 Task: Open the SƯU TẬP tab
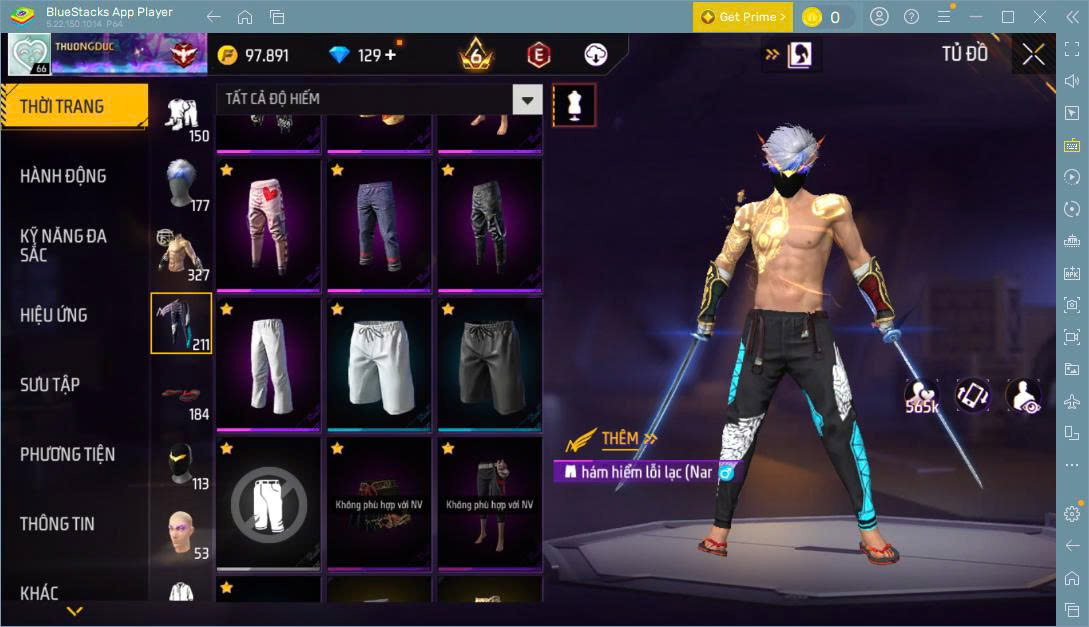[50, 385]
